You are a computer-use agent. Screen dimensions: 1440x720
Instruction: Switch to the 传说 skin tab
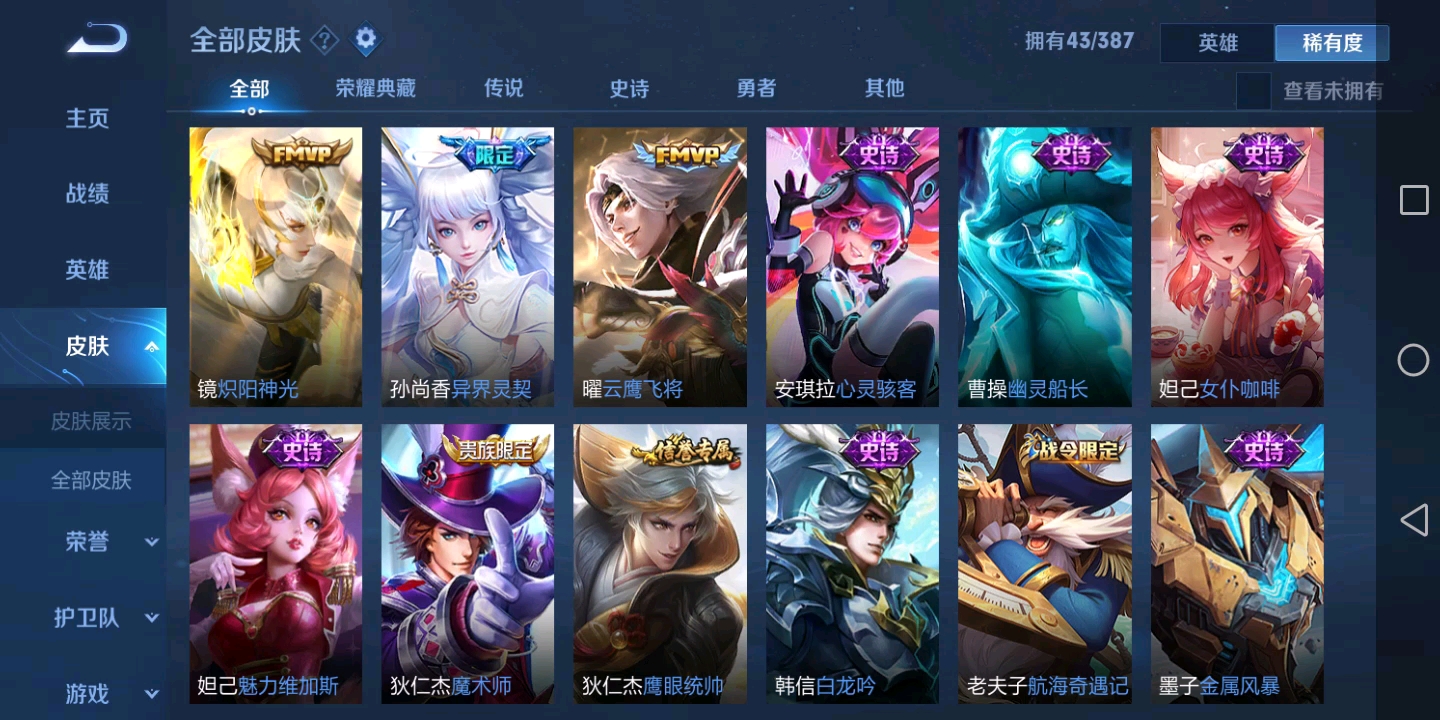pos(503,88)
